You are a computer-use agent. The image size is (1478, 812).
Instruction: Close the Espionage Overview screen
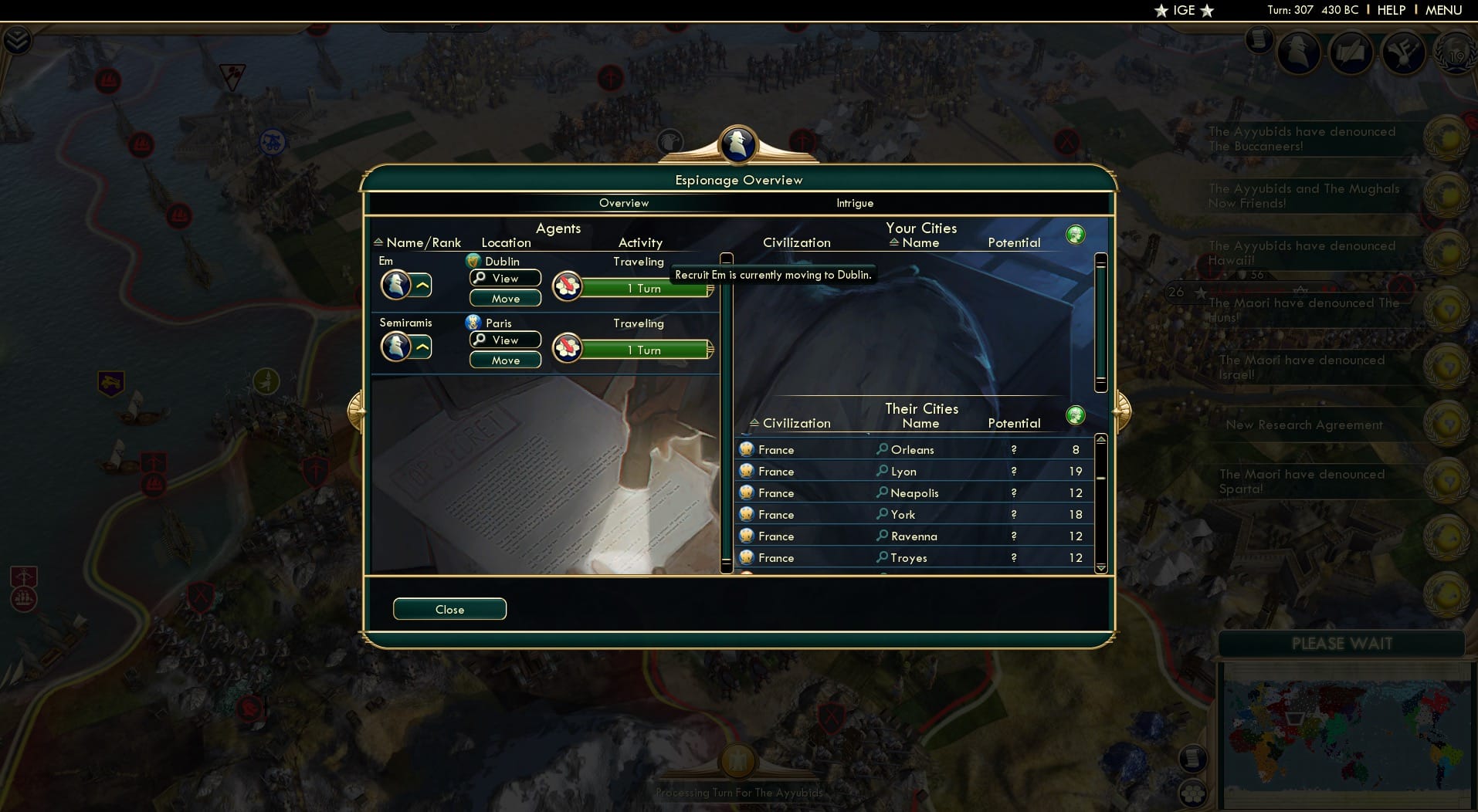[x=449, y=609]
